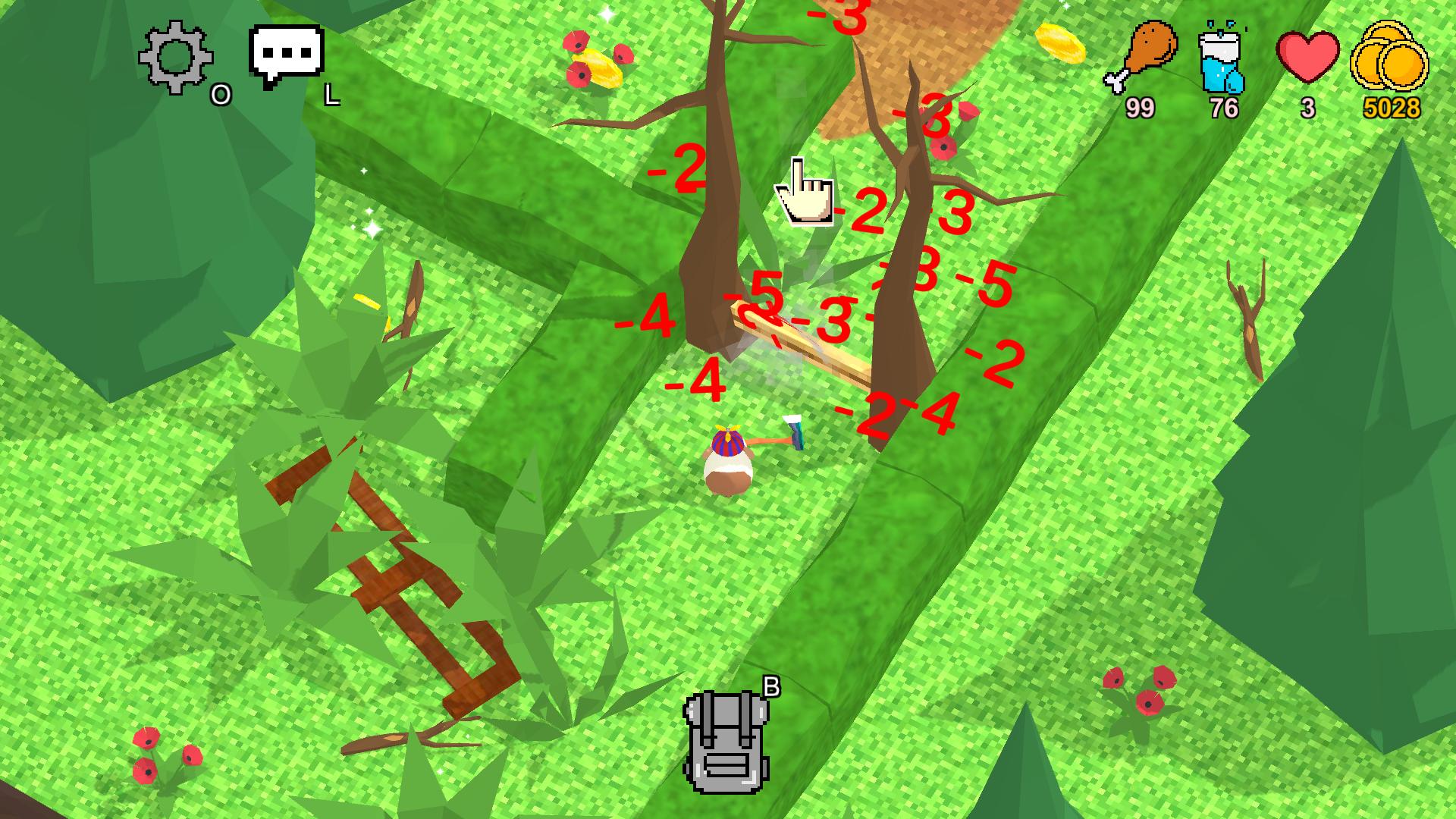
Task: Click the thirst counter showing 76
Action: [x=1224, y=108]
